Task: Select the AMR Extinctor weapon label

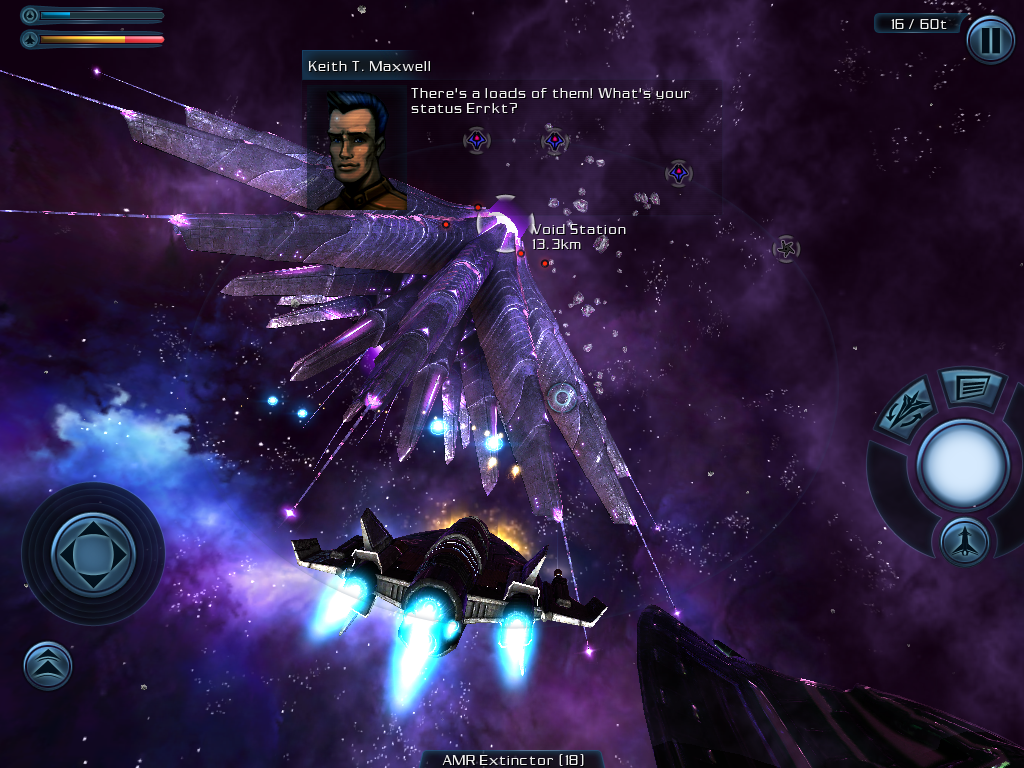Action: tap(513, 759)
